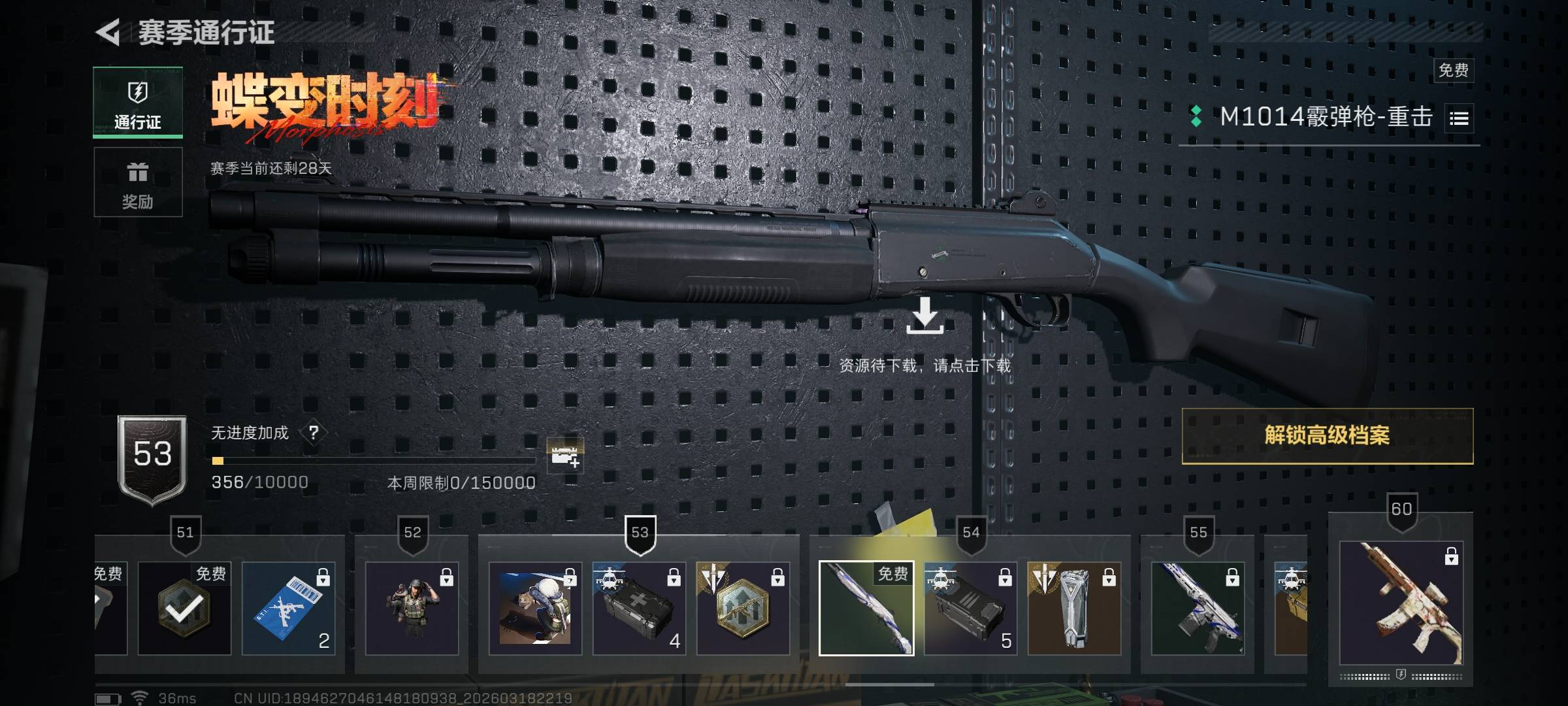
Task: Select the white-haired character card reward
Action: pyautogui.click(x=535, y=609)
